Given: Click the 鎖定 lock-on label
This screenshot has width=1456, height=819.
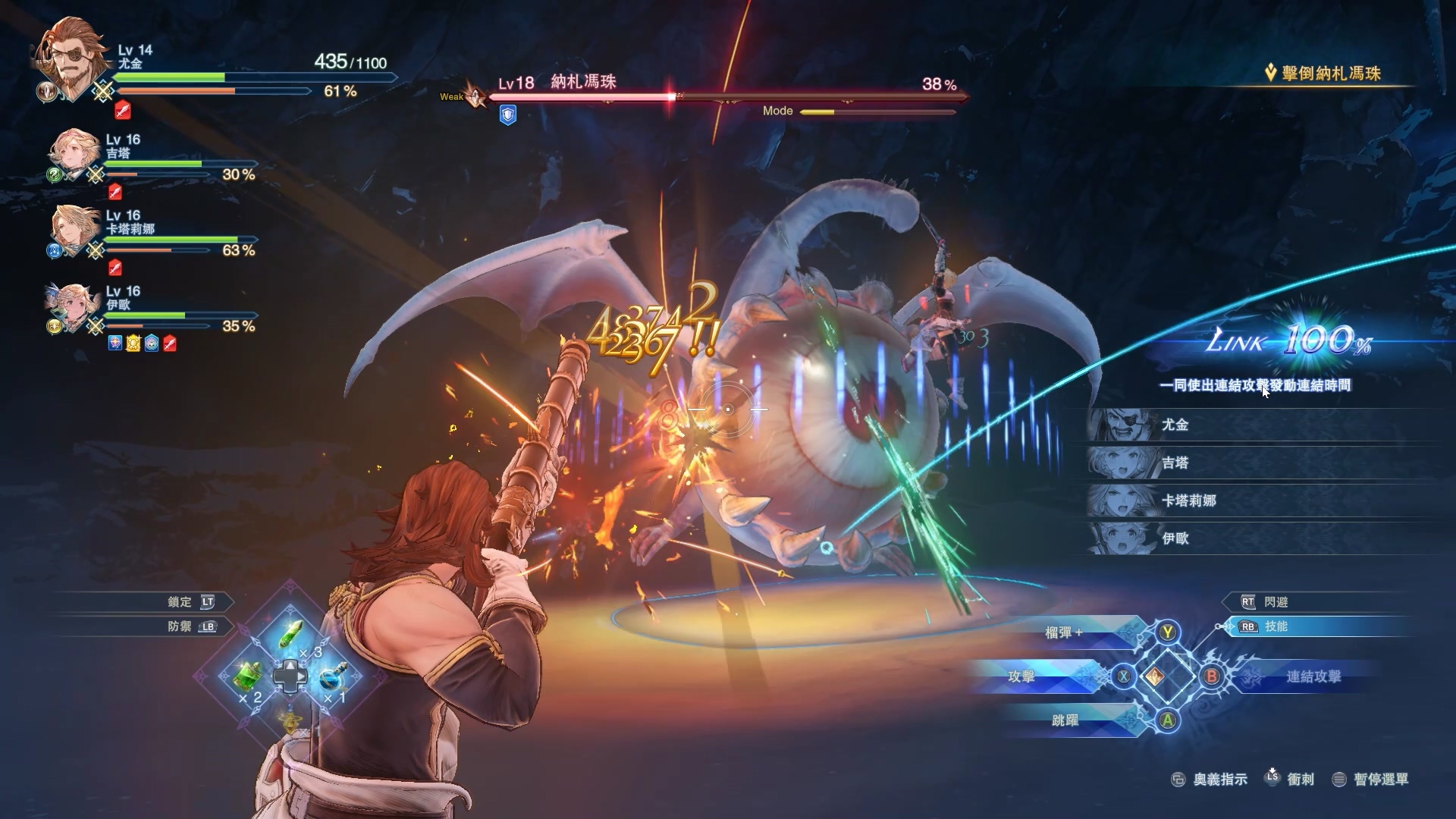Looking at the screenshot, I should (x=180, y=602).
